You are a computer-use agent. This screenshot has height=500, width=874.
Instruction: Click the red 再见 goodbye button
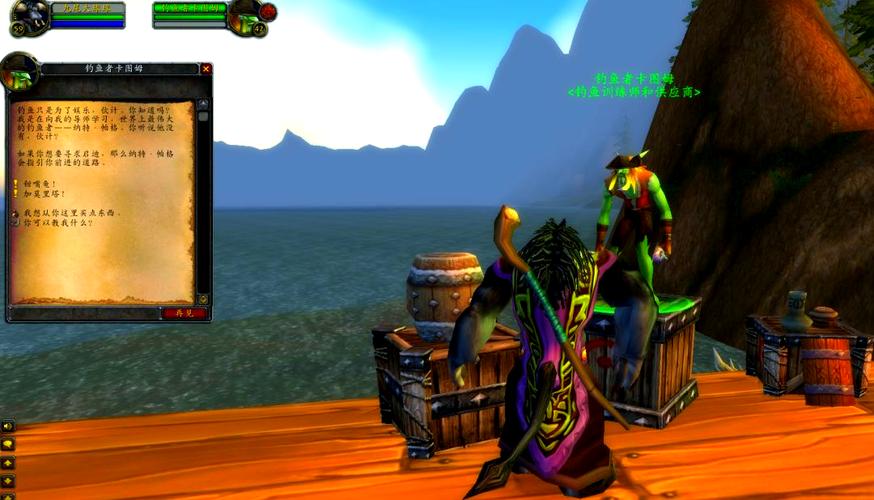(x=184, y=313)
